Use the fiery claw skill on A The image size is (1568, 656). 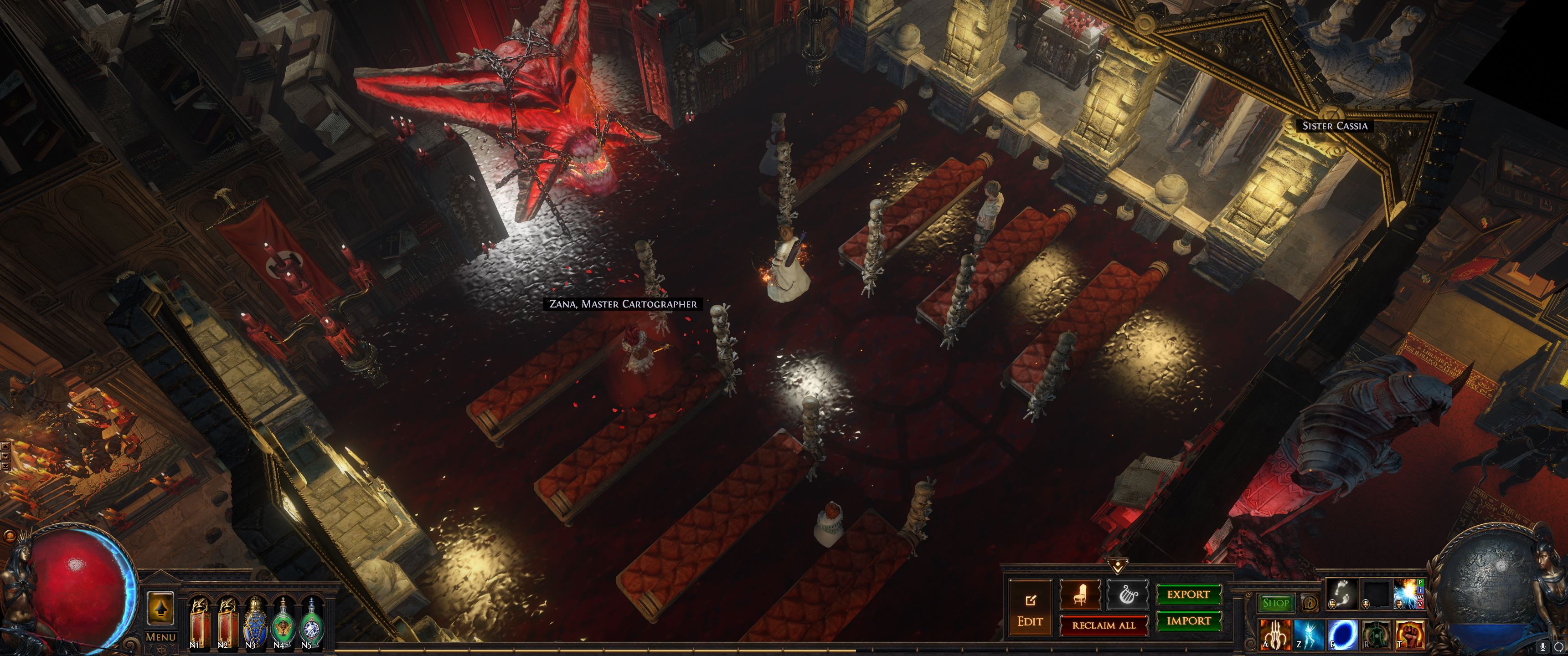(1274, 634)
